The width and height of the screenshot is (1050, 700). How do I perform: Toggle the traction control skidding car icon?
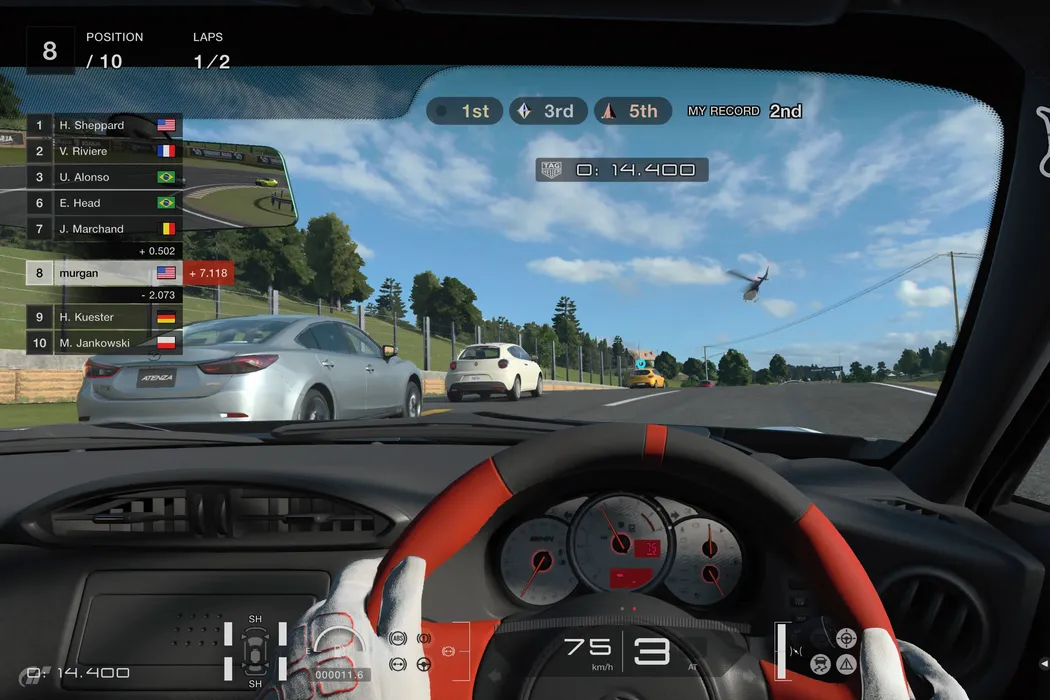(x=821, y=662)
